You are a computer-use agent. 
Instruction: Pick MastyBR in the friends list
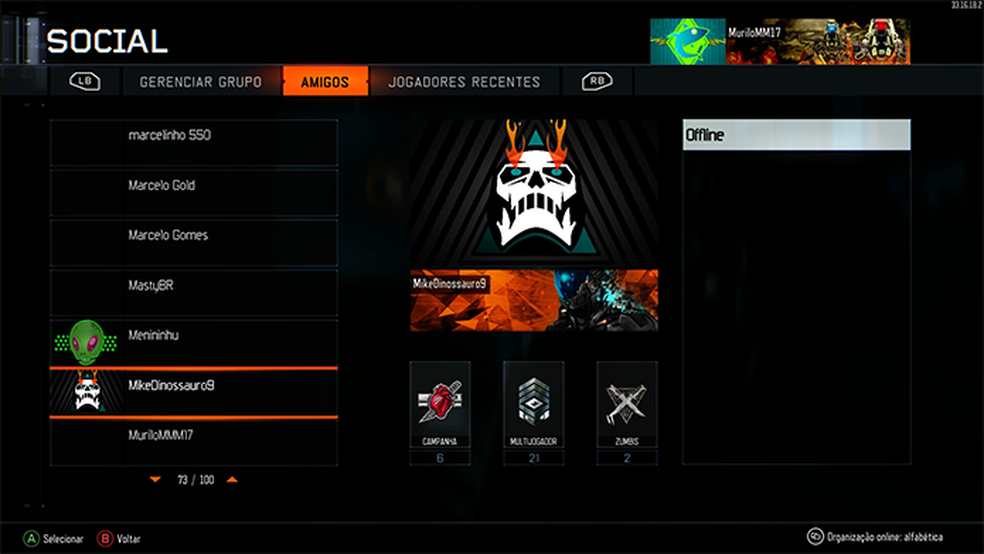194,292
